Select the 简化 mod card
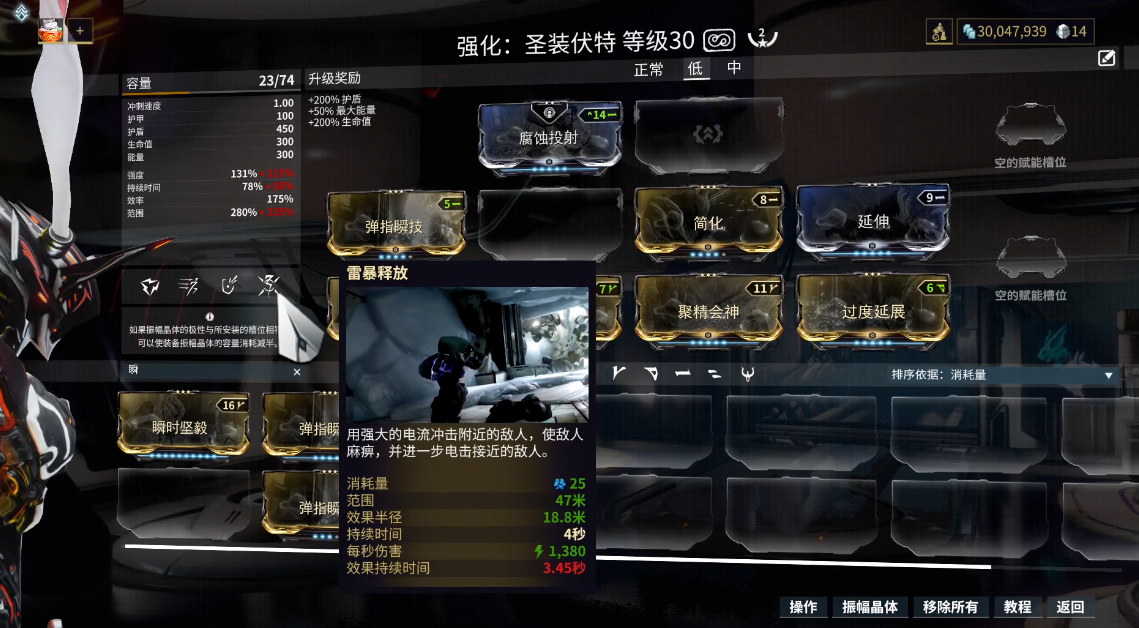1139x628 pixels. (708, 223)
